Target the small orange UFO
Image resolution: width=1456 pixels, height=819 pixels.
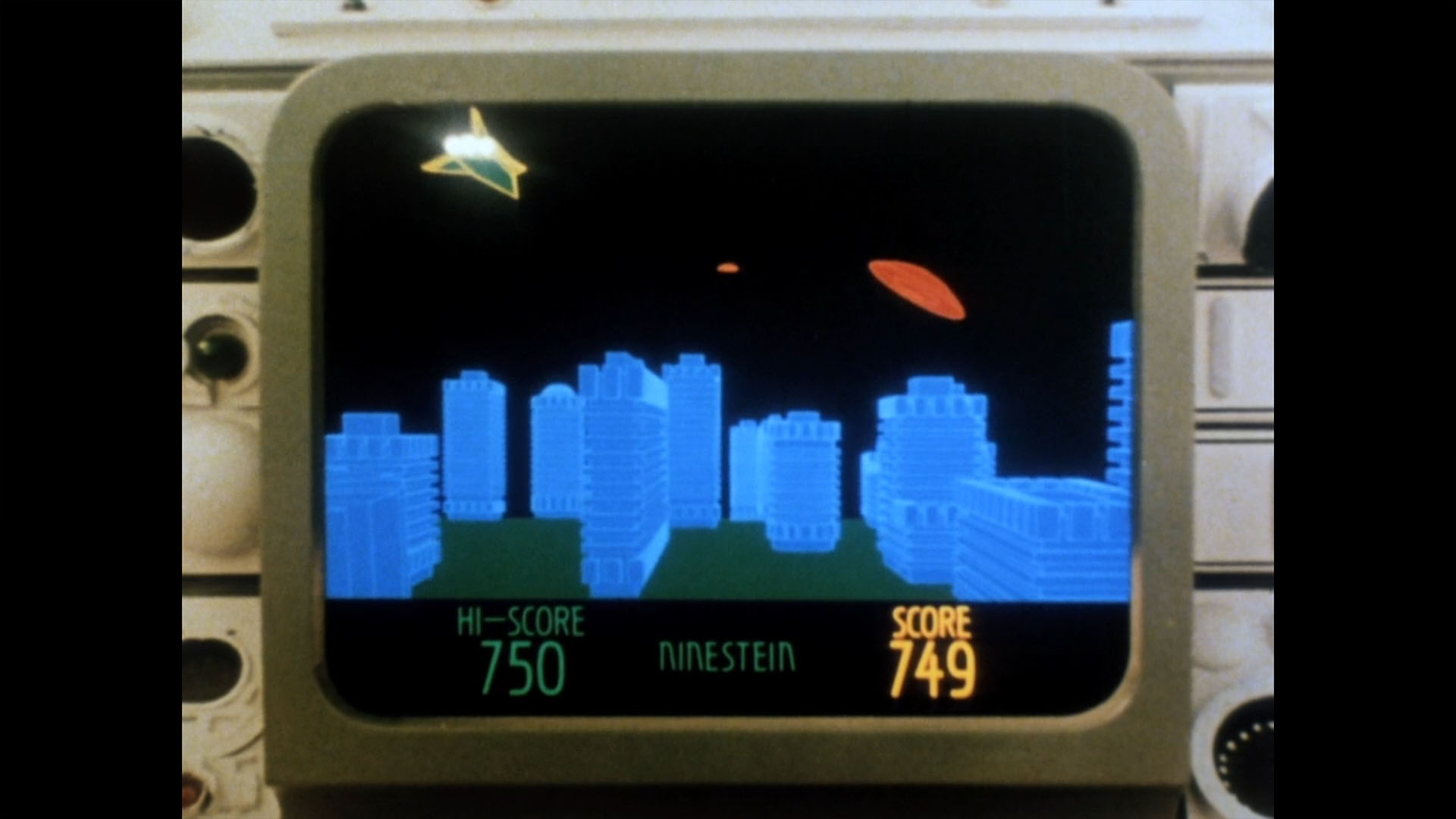pos(726,269)
